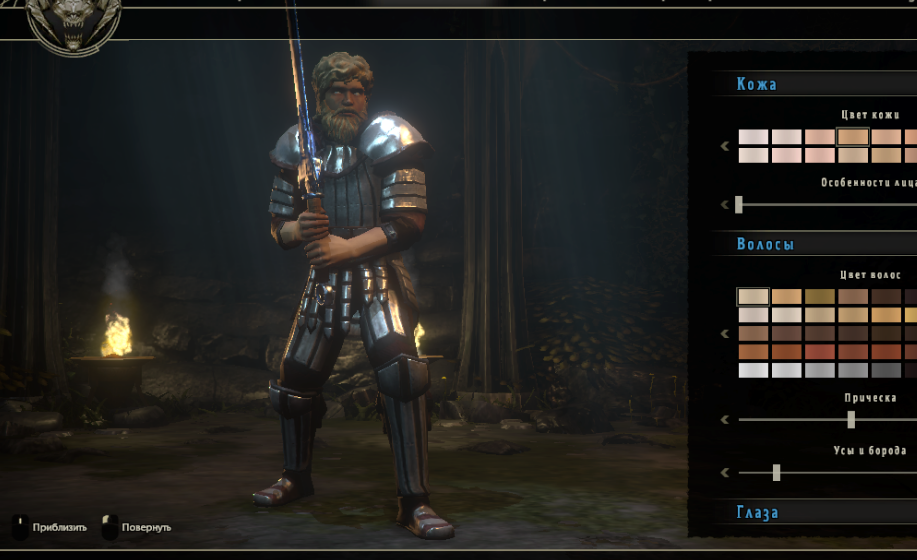
Task: Collapse the Волосы section header
Action: point(765,244)
